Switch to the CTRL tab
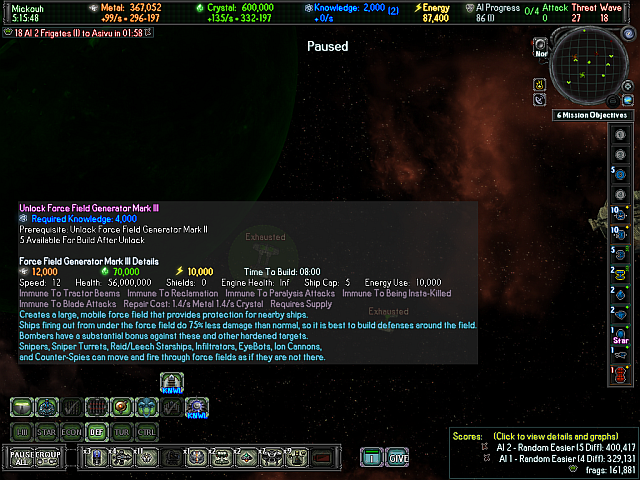 point(147,431)
